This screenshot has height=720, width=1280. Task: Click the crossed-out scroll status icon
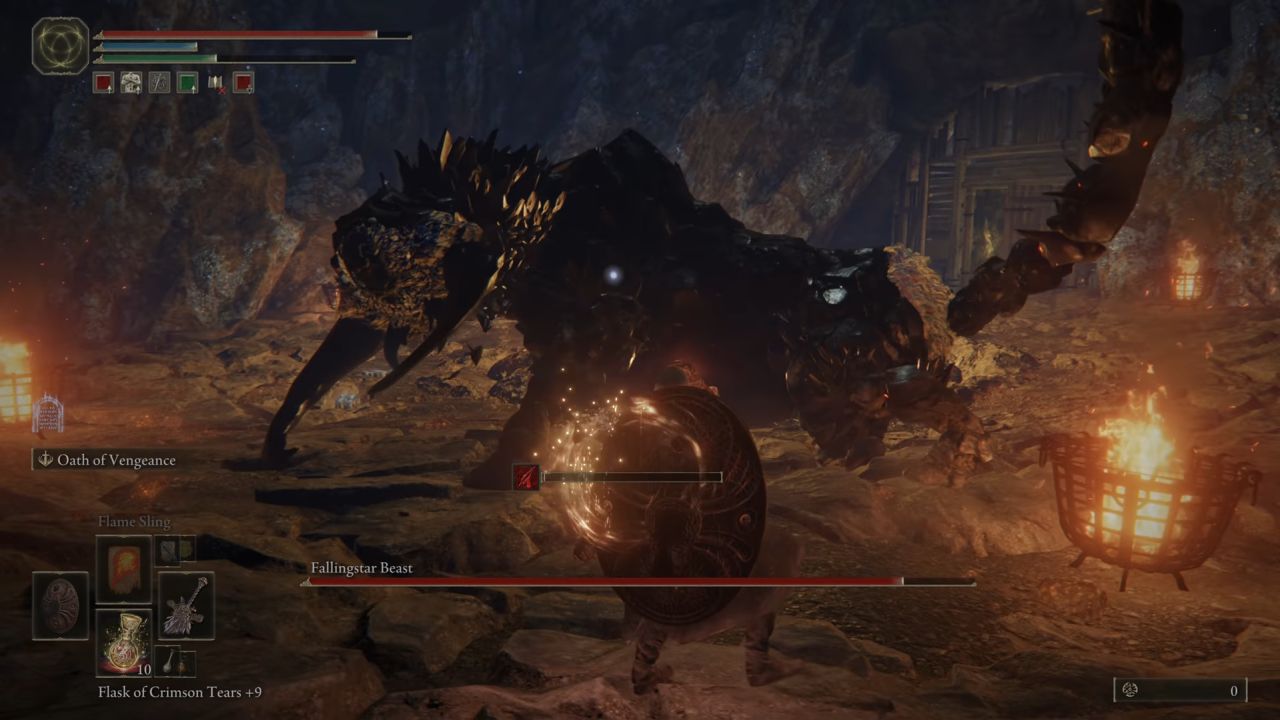pos(215,83)
